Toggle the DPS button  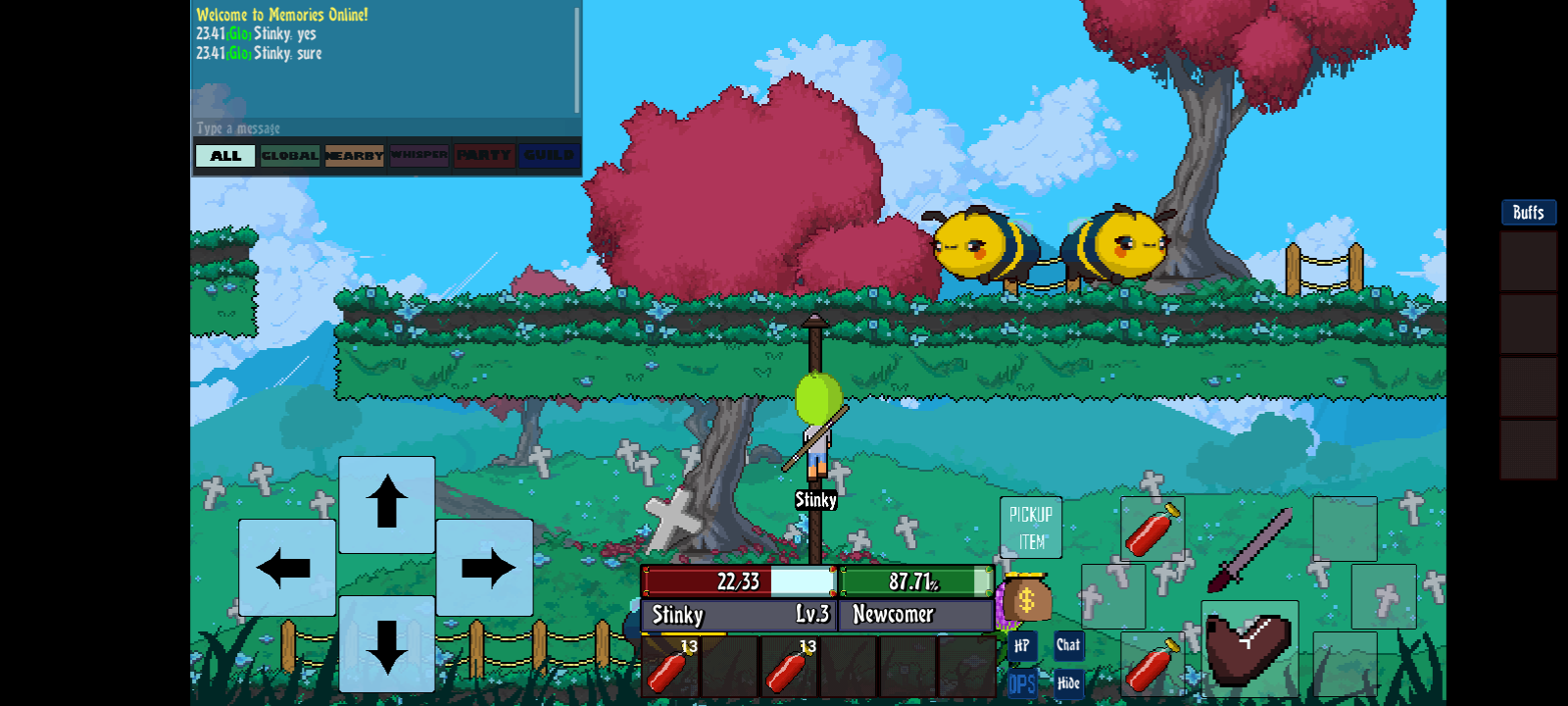click(x=1021, y=683)
